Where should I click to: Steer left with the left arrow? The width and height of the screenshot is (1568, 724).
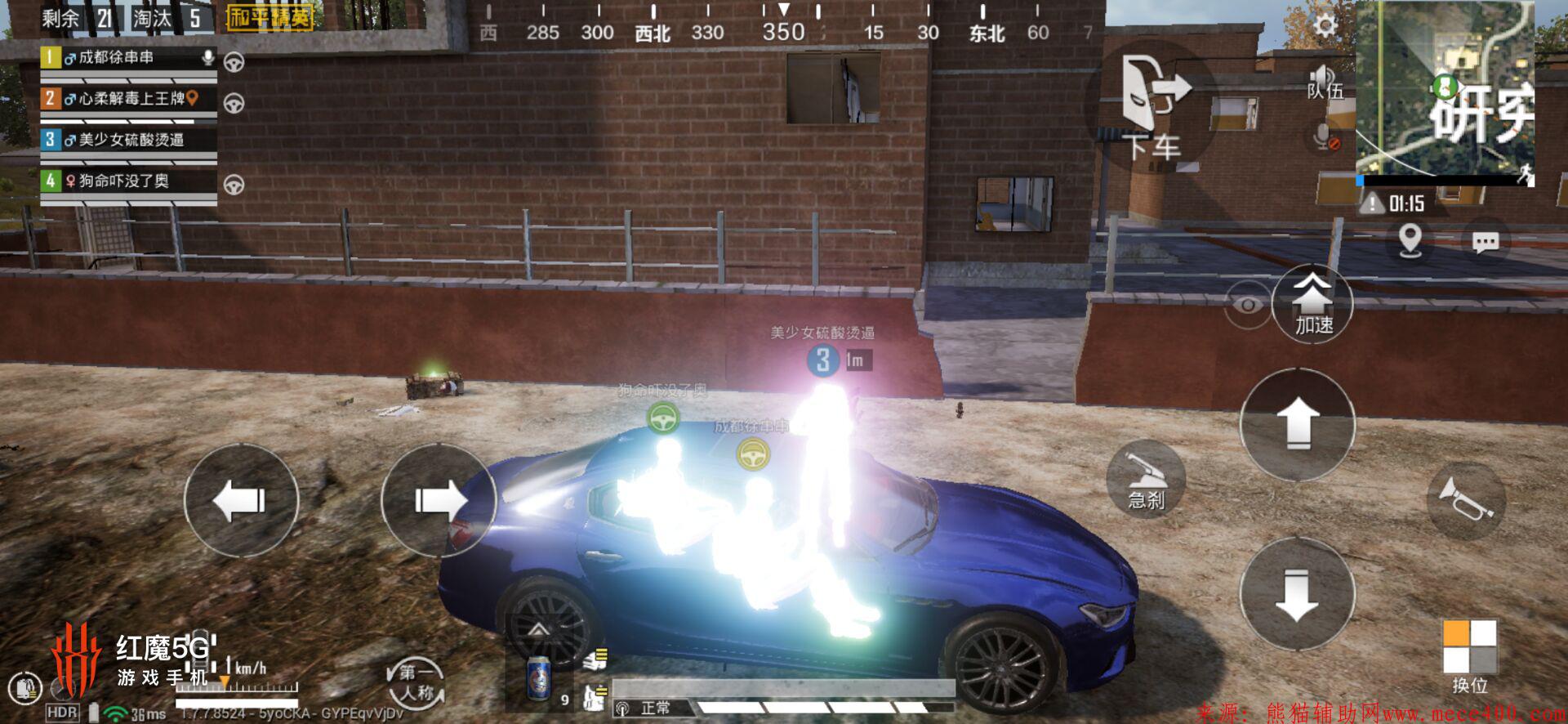coord(241,500)
